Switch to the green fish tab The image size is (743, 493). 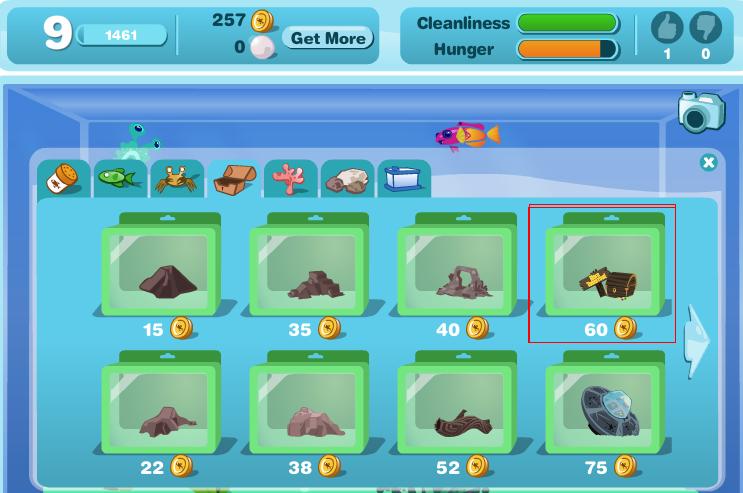[x=119, y=179]
